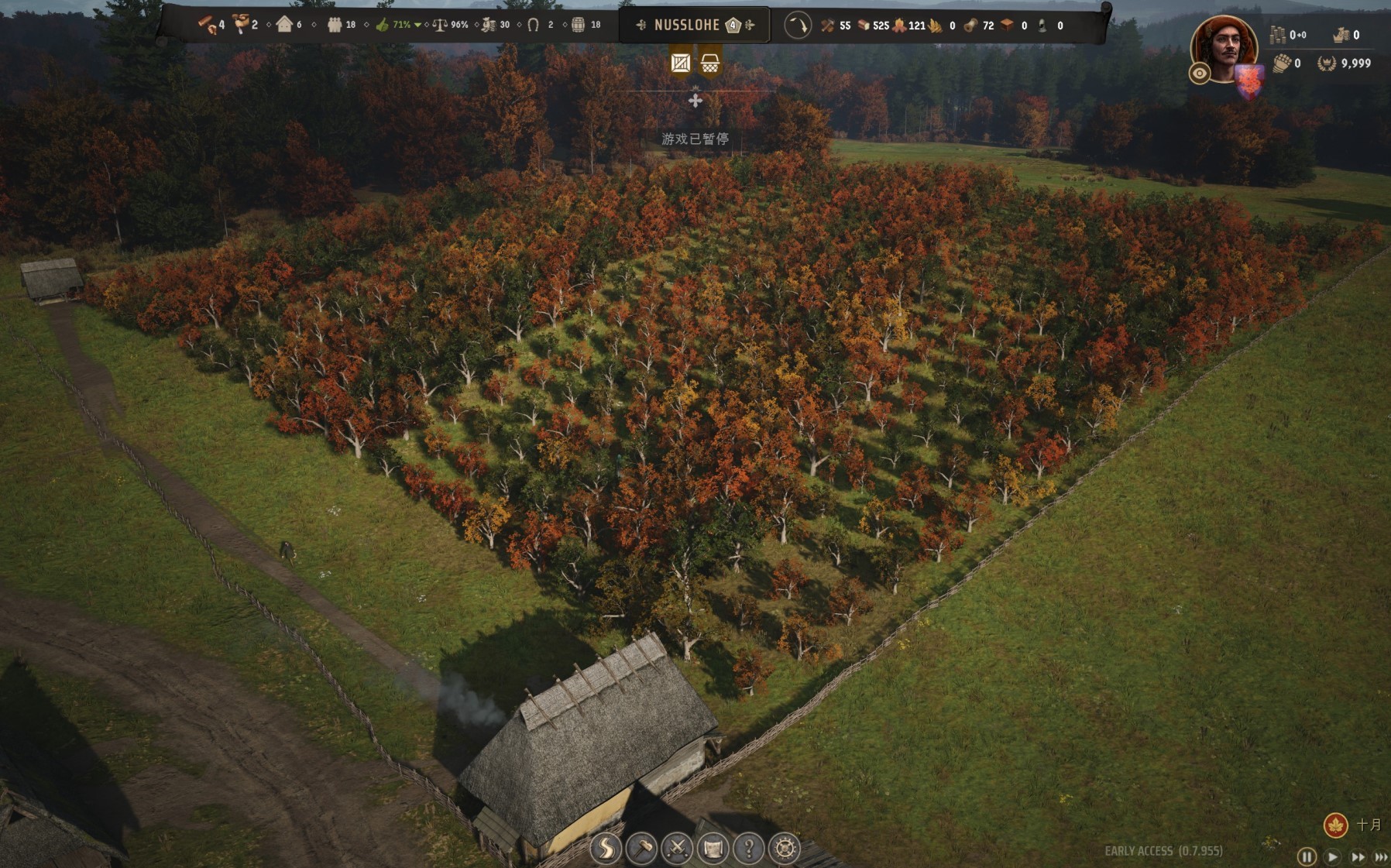Click the red coat of arms shield
The height and width of the screenshot is (868, 1391).
click(x=1249, y=81)
